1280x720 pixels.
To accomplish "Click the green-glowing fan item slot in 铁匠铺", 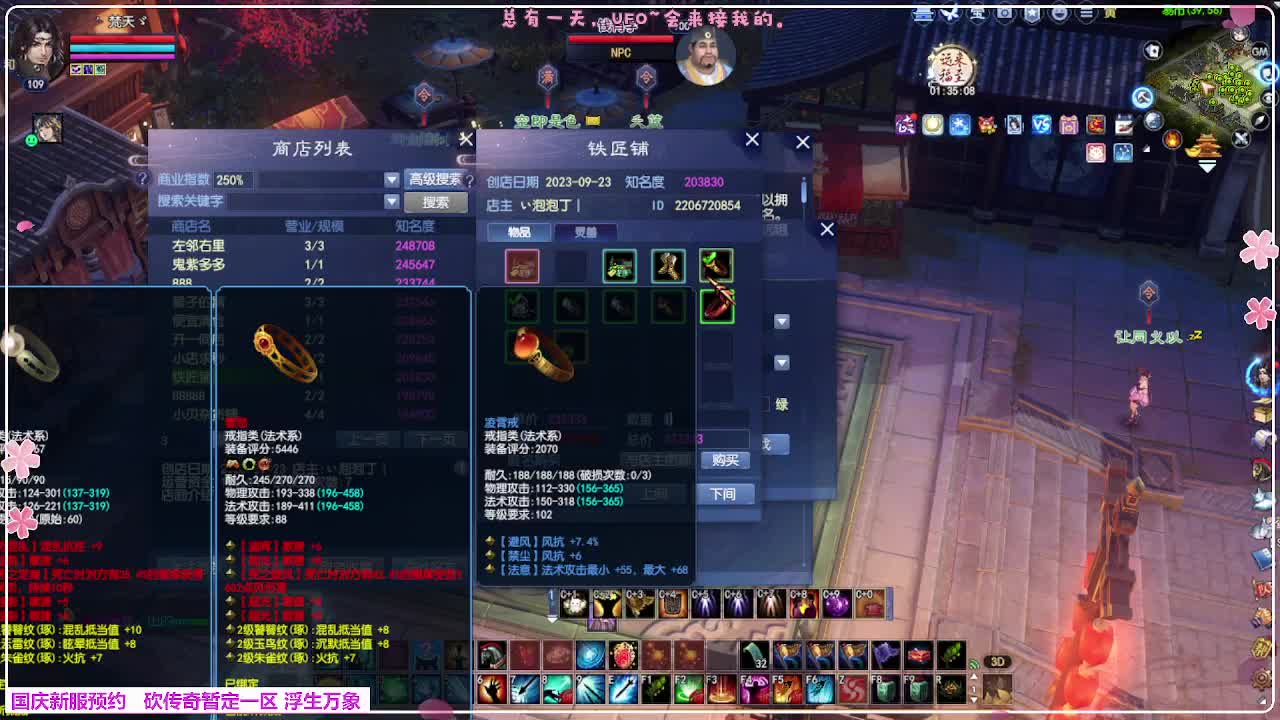I will click(x=717, y=307).
